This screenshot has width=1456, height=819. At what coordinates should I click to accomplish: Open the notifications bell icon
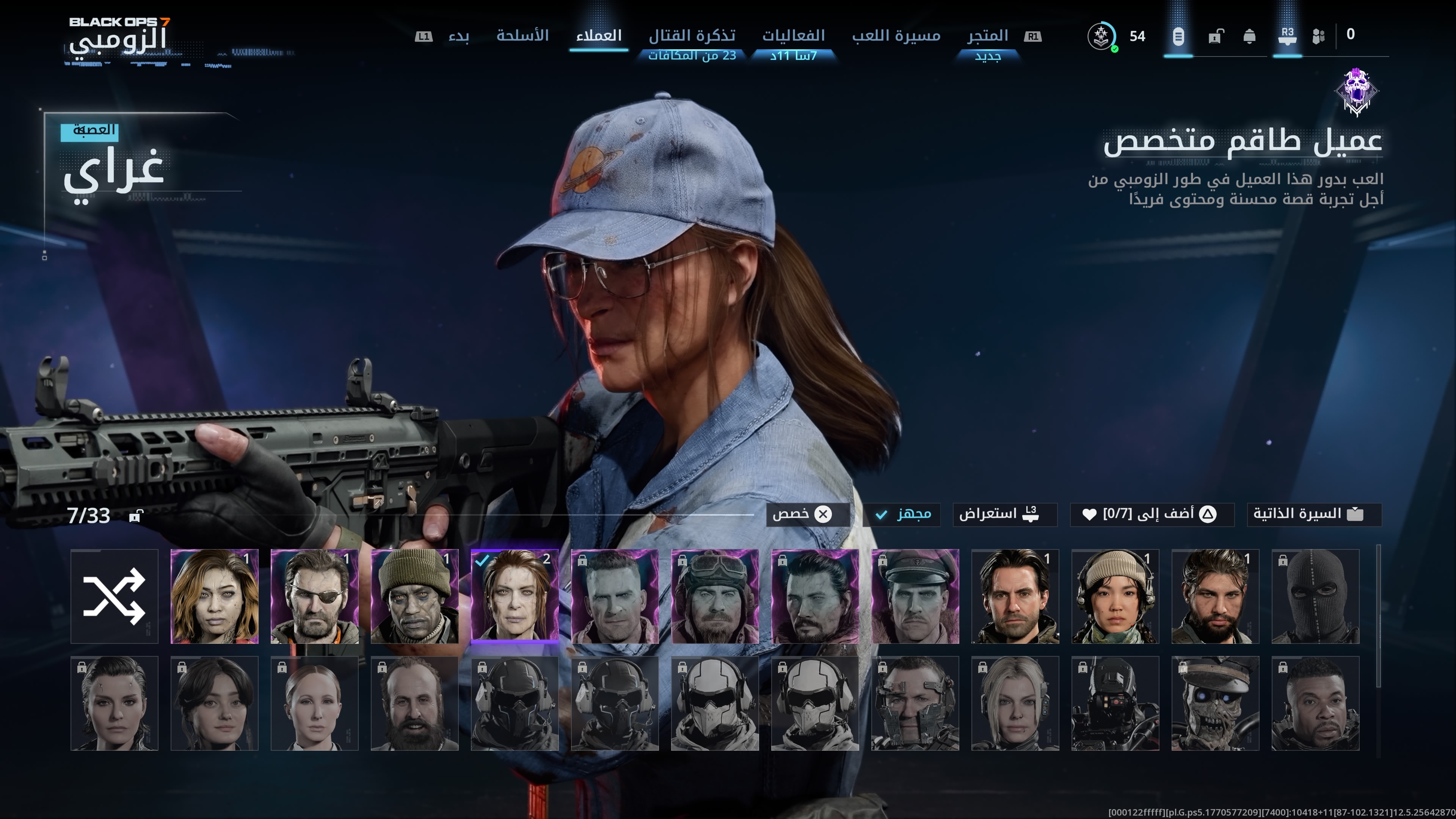pyautogui.click(x=1249, y=37)
